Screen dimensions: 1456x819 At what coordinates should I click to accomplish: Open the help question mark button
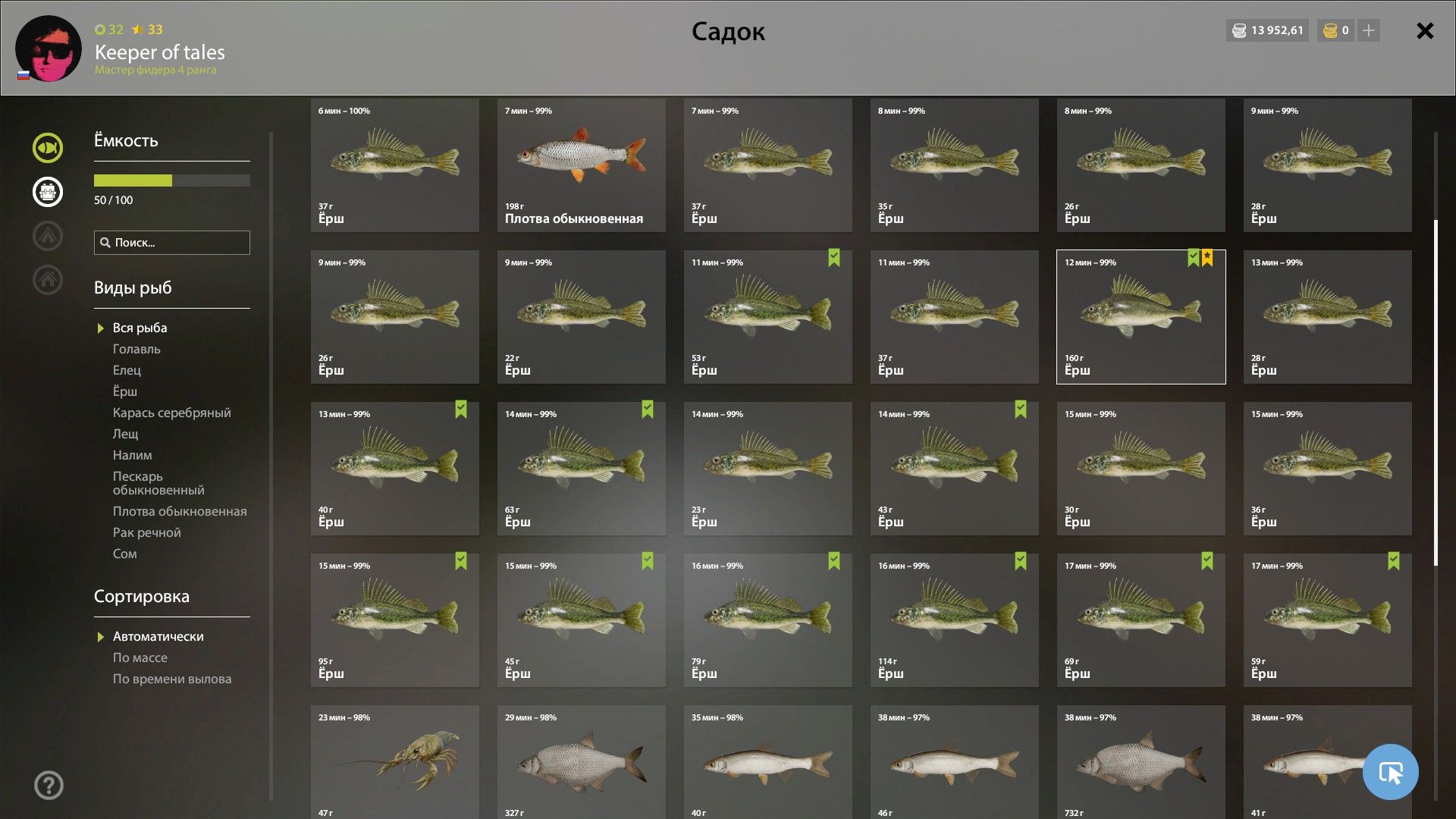[49, 785]
